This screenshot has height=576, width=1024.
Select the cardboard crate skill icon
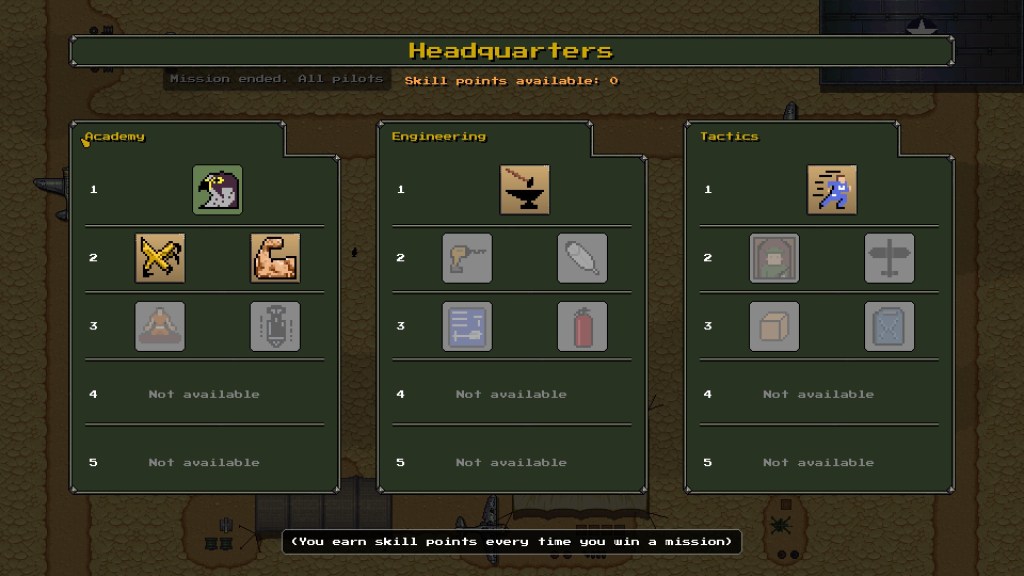775,326
